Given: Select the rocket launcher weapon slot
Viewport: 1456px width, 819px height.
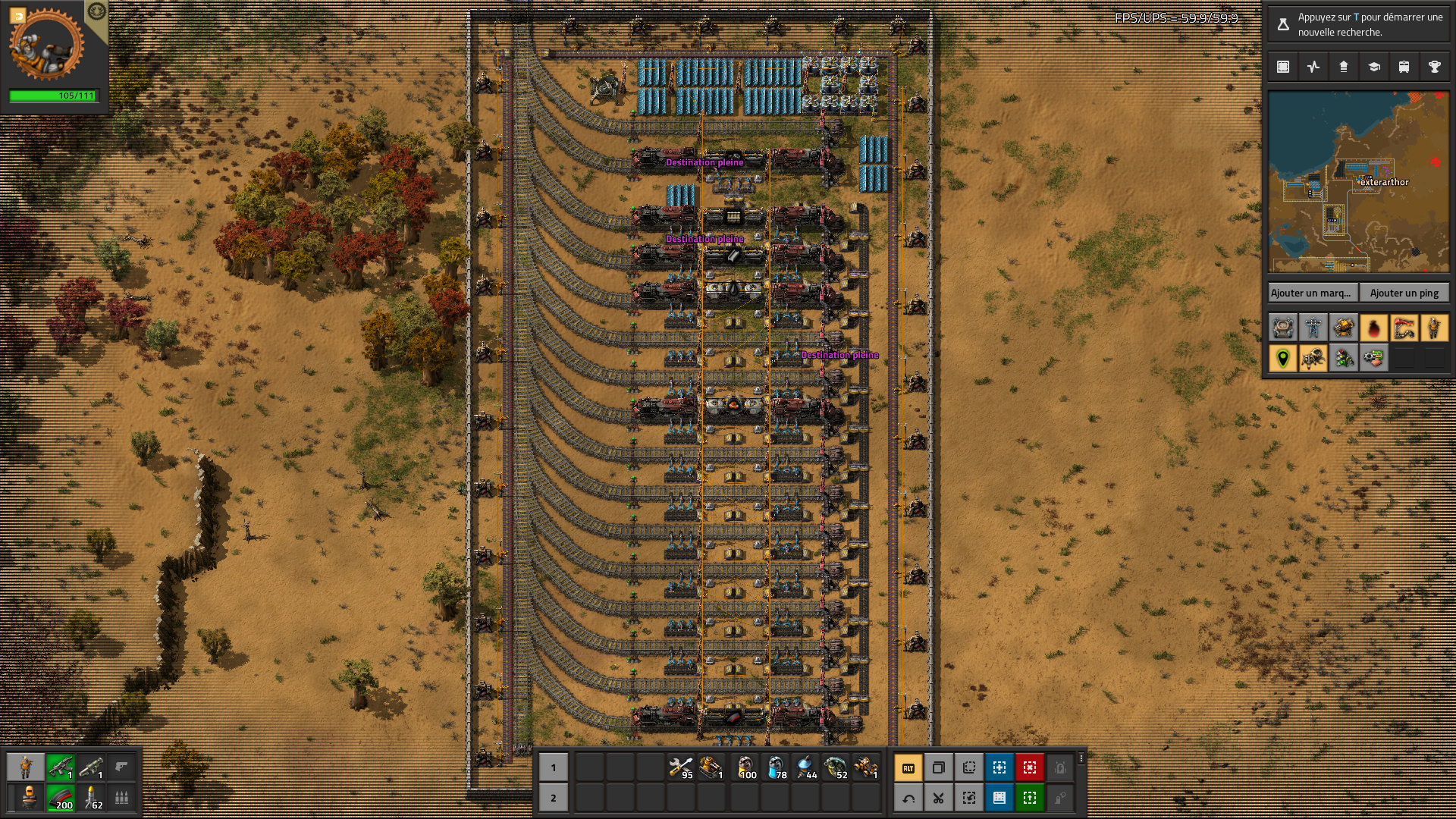Looking at the screenshot, I should click(91, 767).
